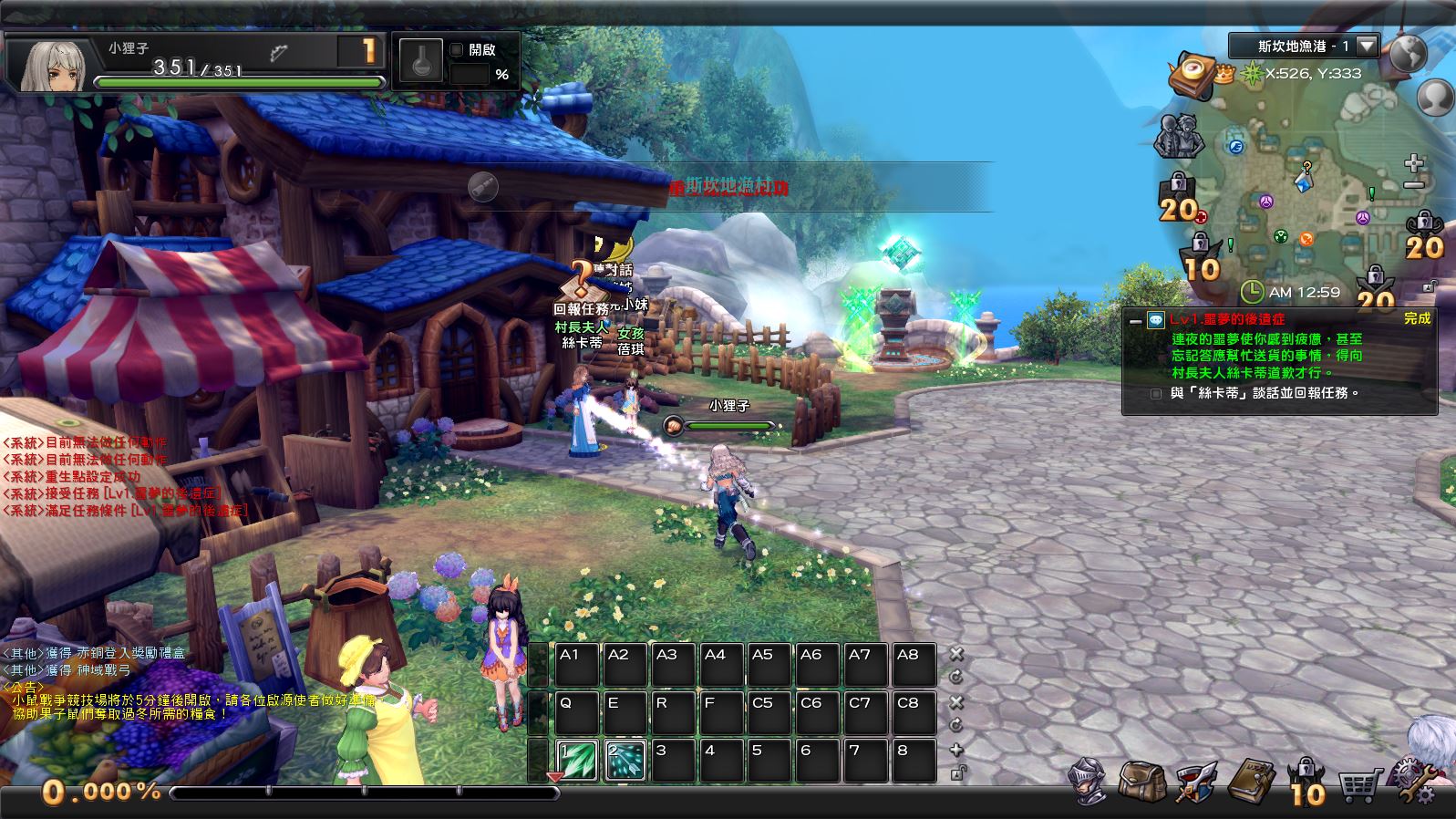The width and height of the screenshot is (1456, 819).
Task: Tick the 開啟 auto-potion checkbox
Action: pyautogui.click(x=457, y=50)
